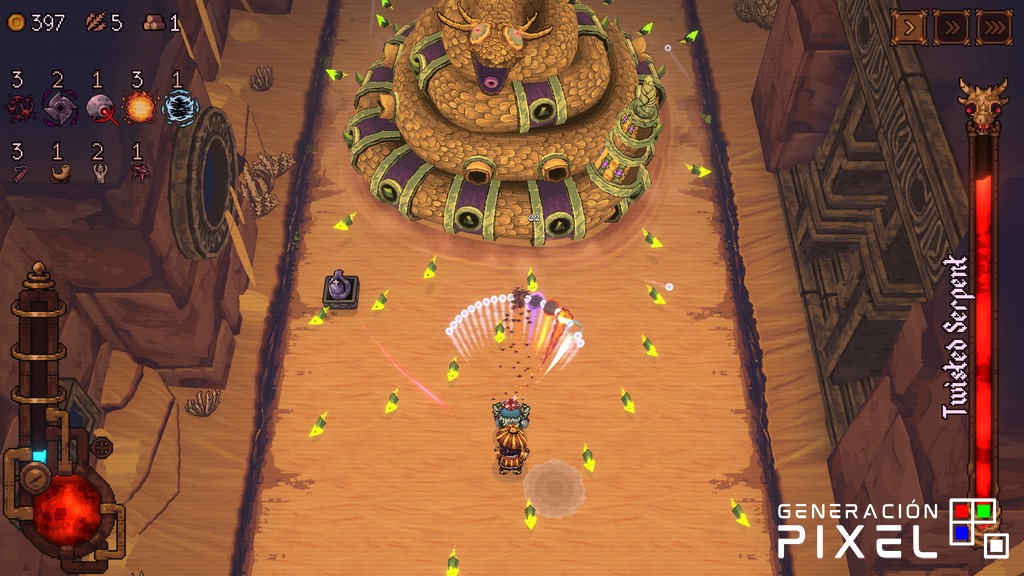Image resolution: width=1024 pixels, height=576 pixels.
Task: Select the blue swirling vortex ability icon
Action: click(x=180, y=107)
